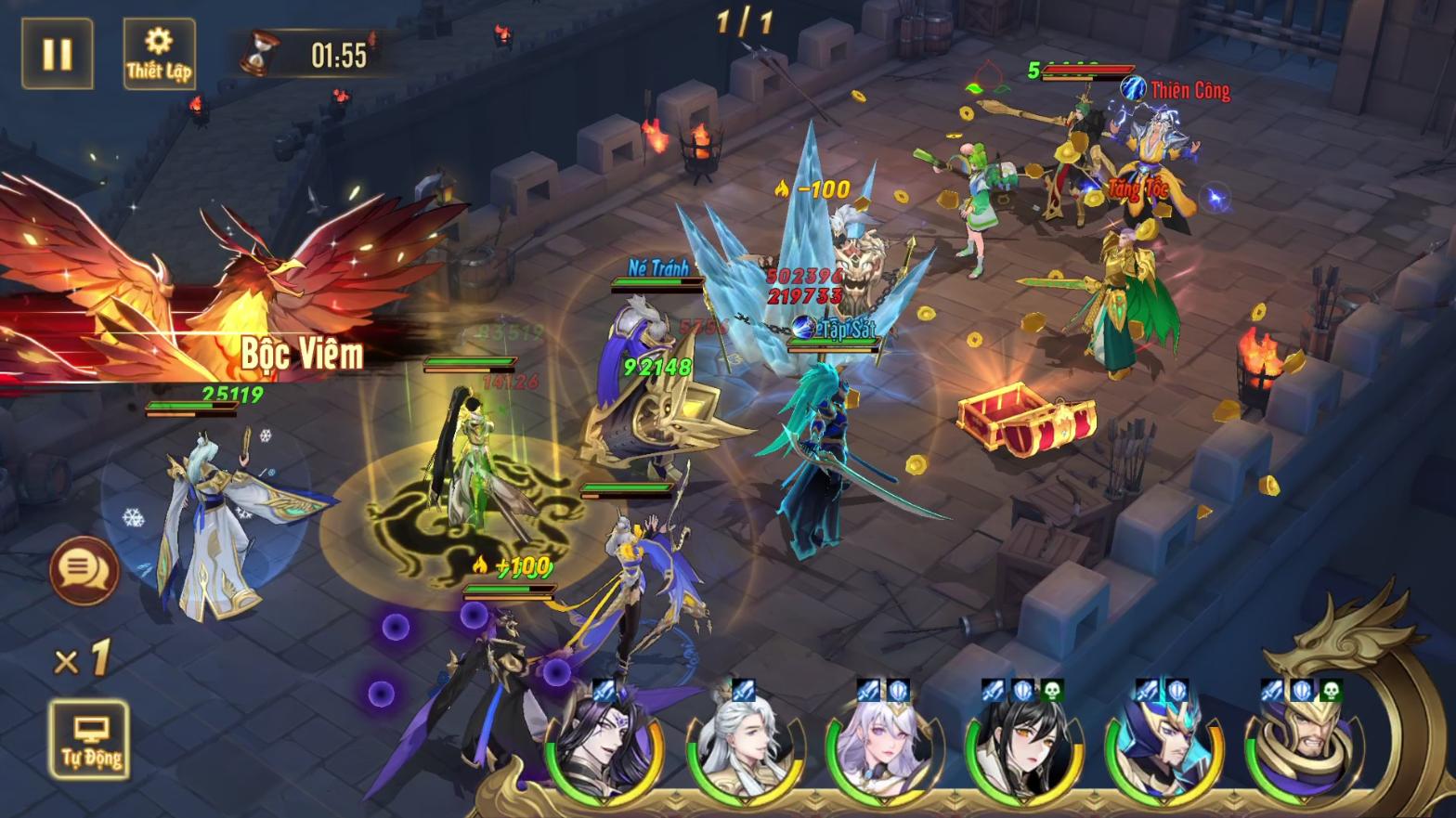1456x818 pixels.
Task: Toggle Tự Động auto-battle
Action: (90, 740)
